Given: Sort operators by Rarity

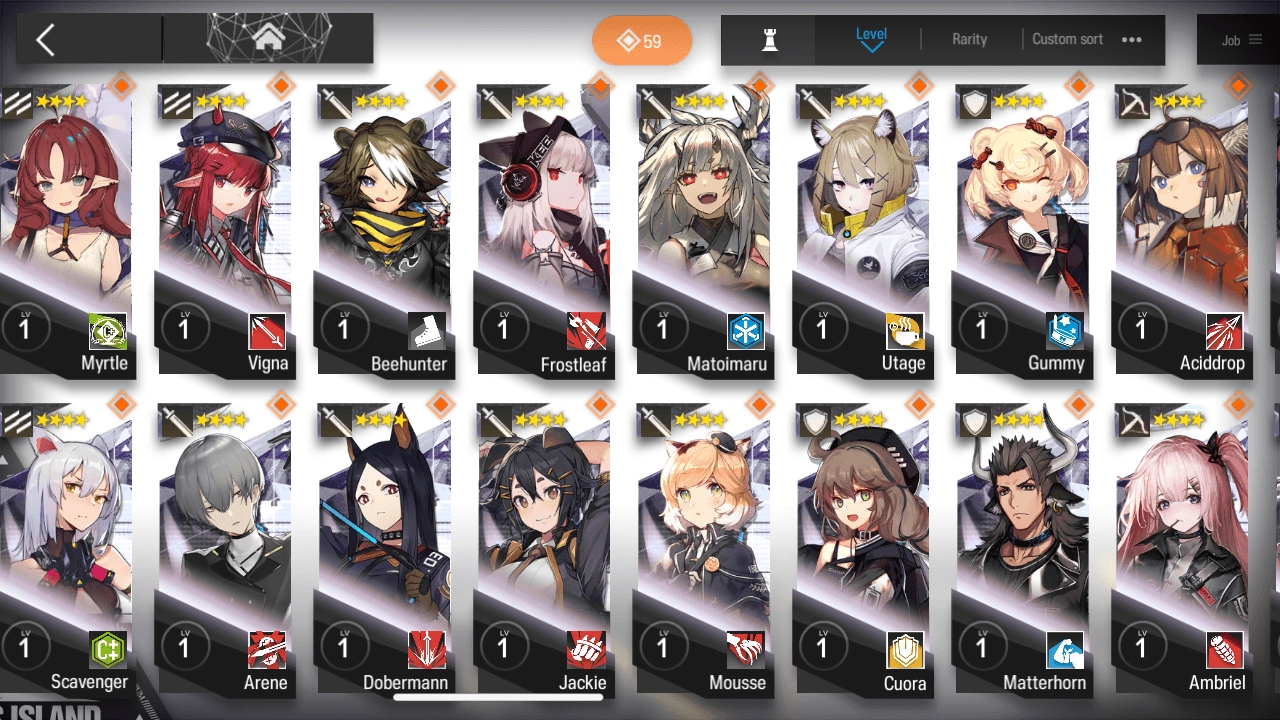Looking at the screenshot, I should [x=969, y=39].
